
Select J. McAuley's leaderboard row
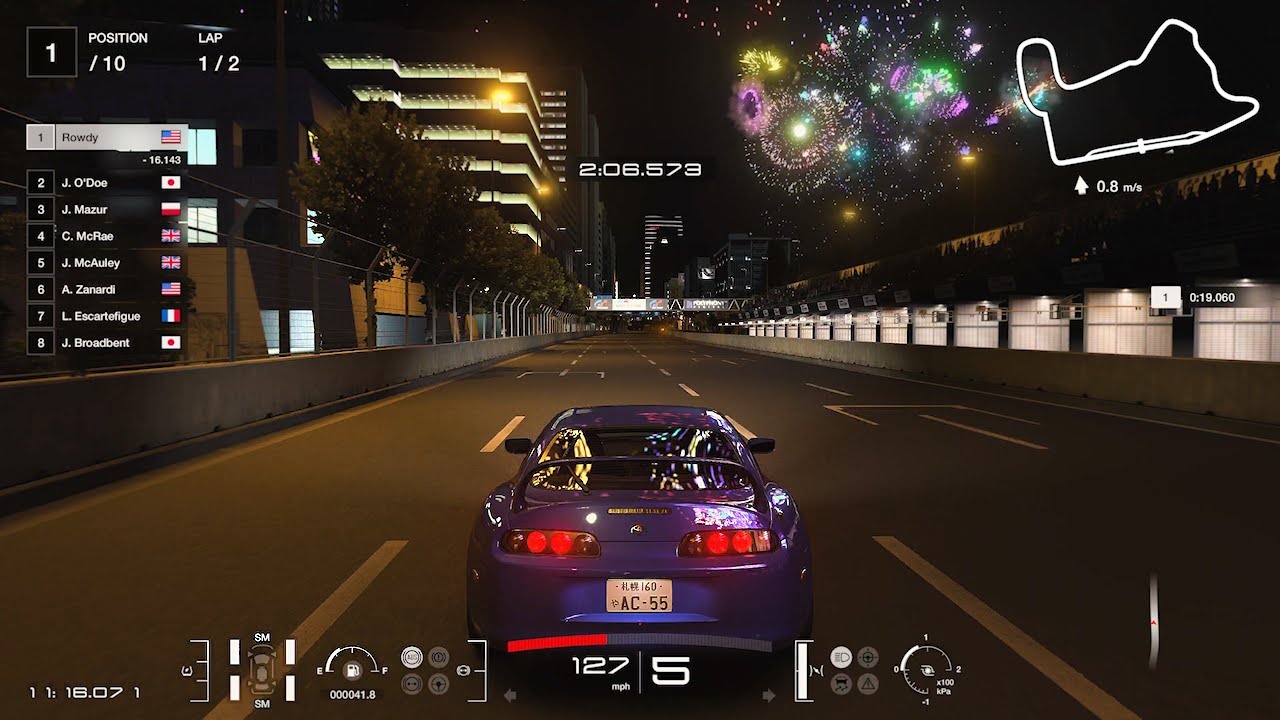pos(107,263)
